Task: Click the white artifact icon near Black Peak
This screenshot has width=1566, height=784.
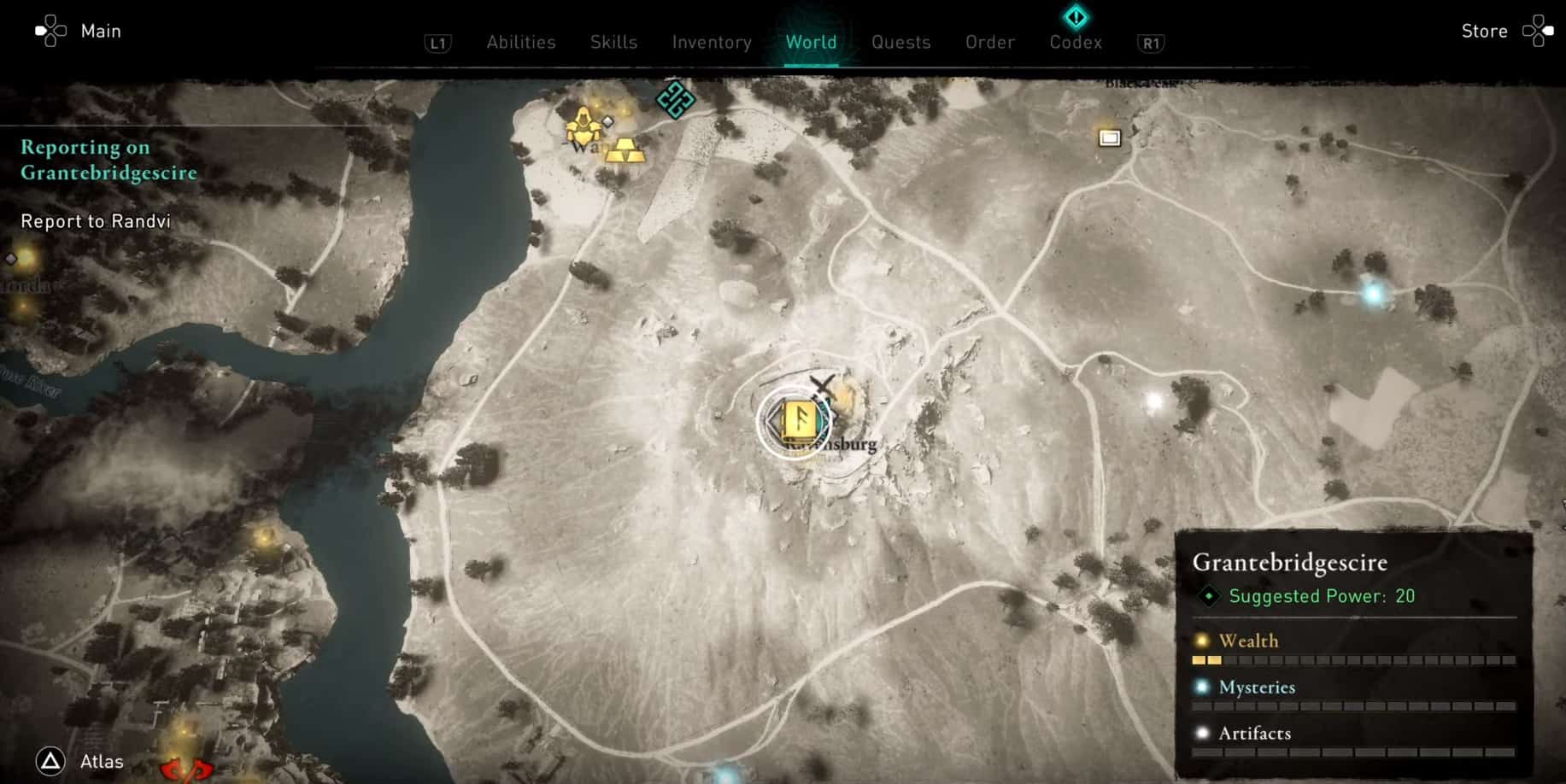Action: tap(1109, 137)
